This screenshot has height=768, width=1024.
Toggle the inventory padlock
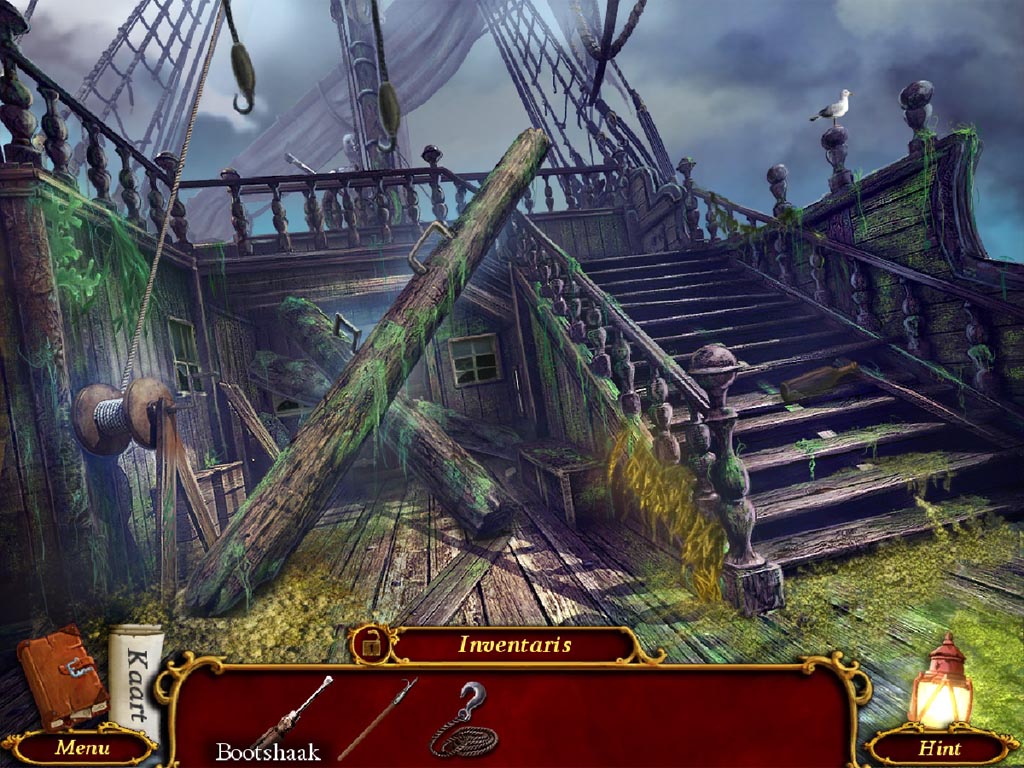pos(371,645)
